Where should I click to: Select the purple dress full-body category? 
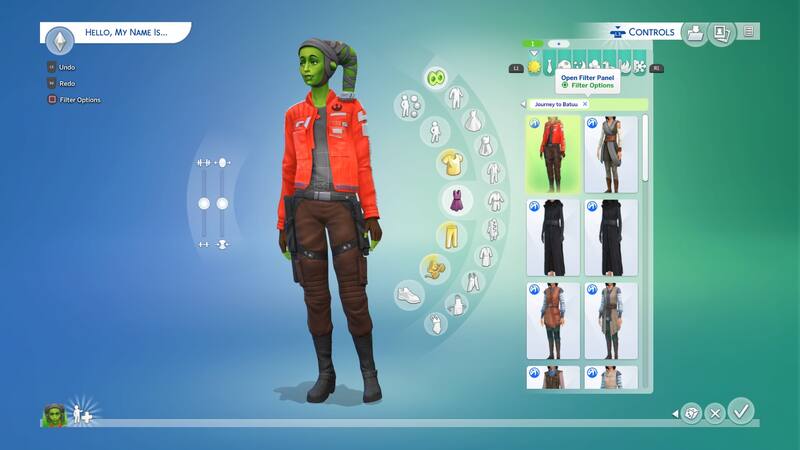click(x=456, y=199)
